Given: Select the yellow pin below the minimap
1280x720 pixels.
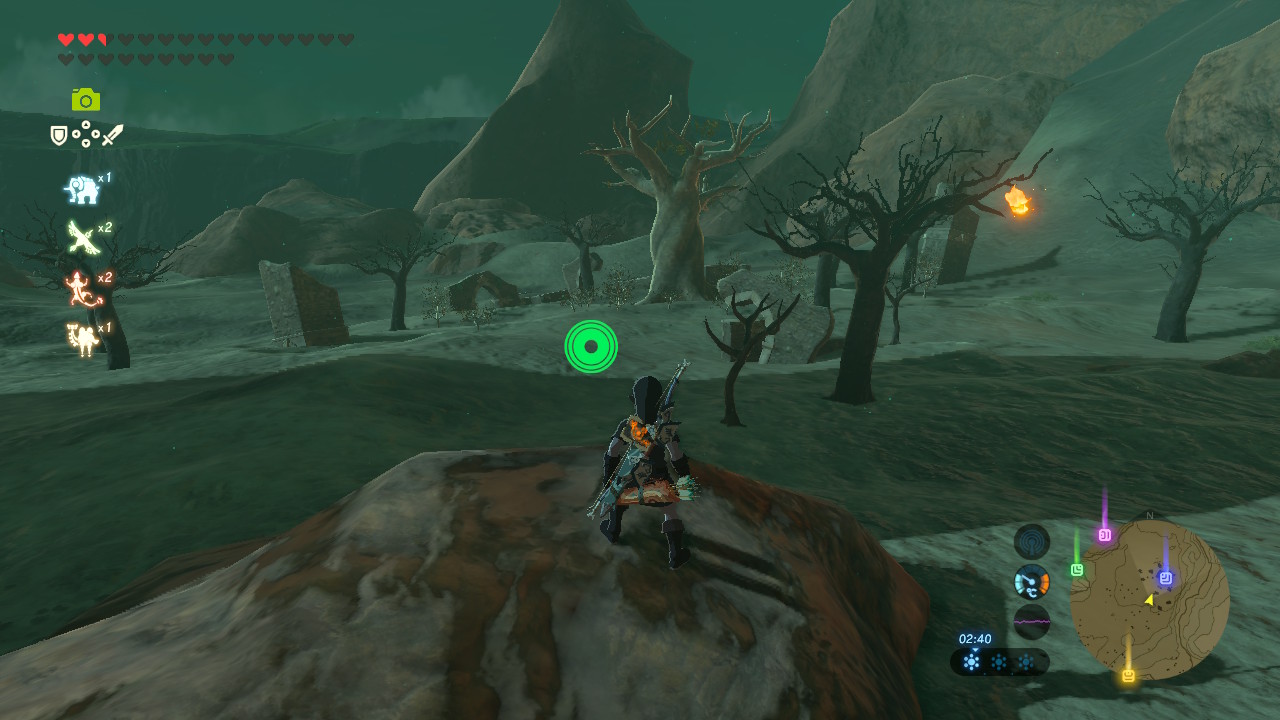Looking at the screenshot, I should coord(1129,676).
